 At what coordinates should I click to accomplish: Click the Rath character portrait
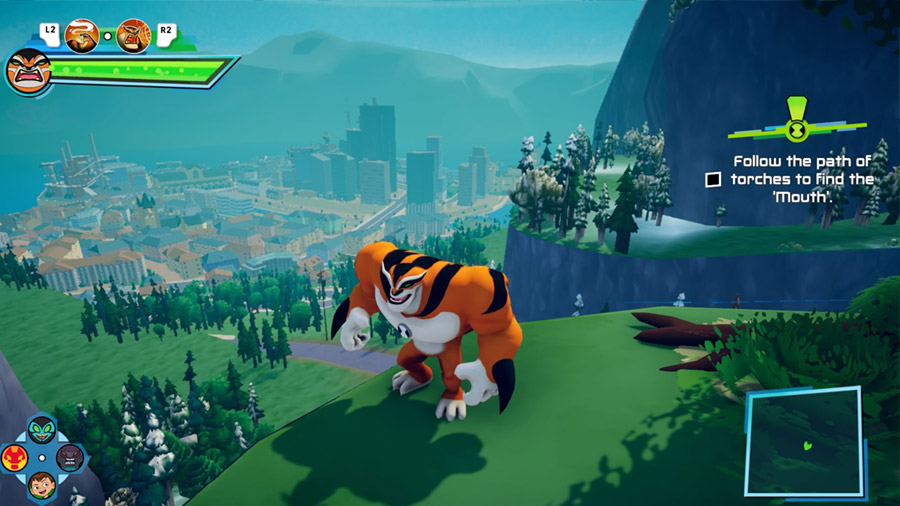(x=28, y=71)
